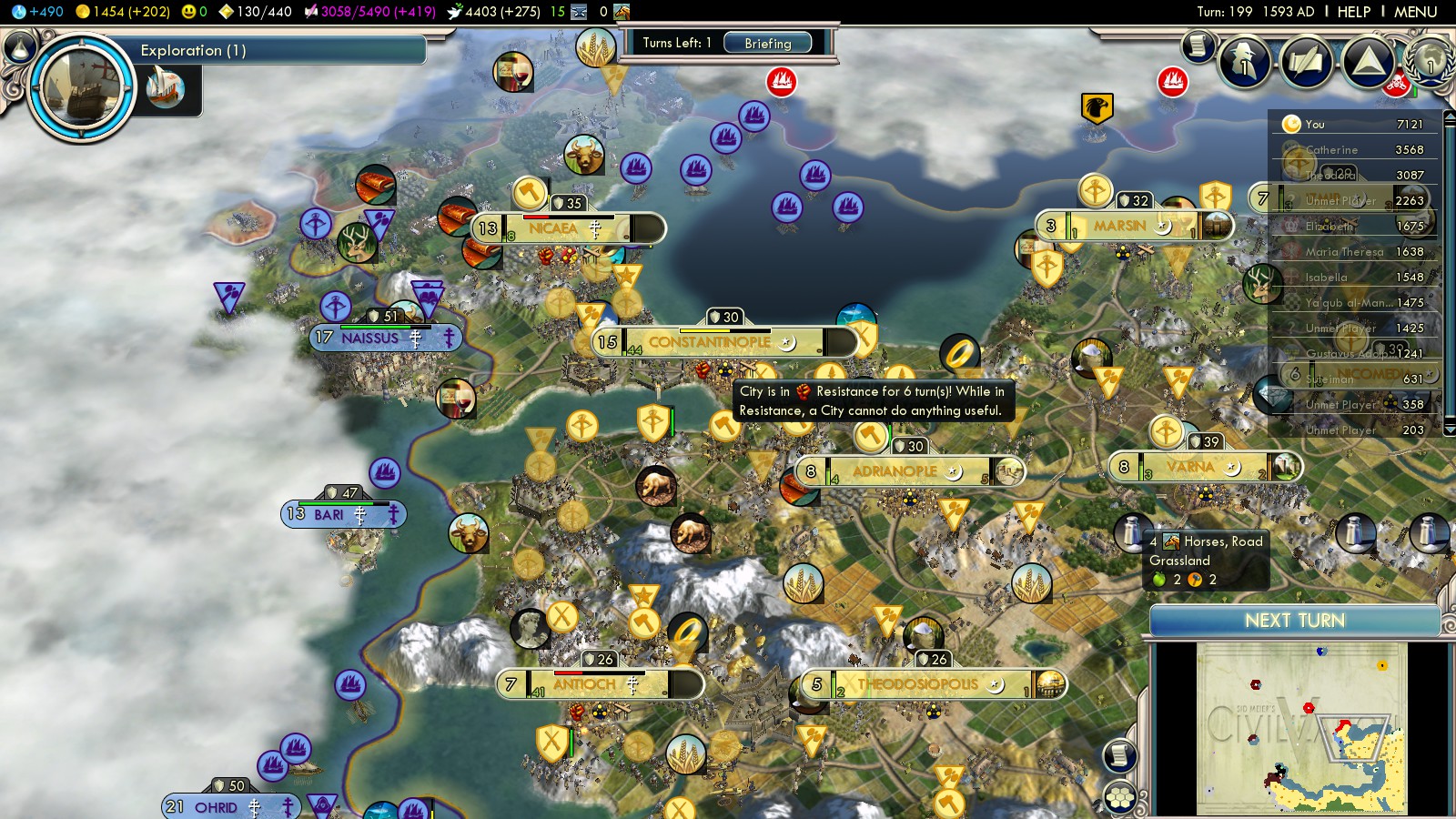Open the Exploration research panel

click(191, 50)
